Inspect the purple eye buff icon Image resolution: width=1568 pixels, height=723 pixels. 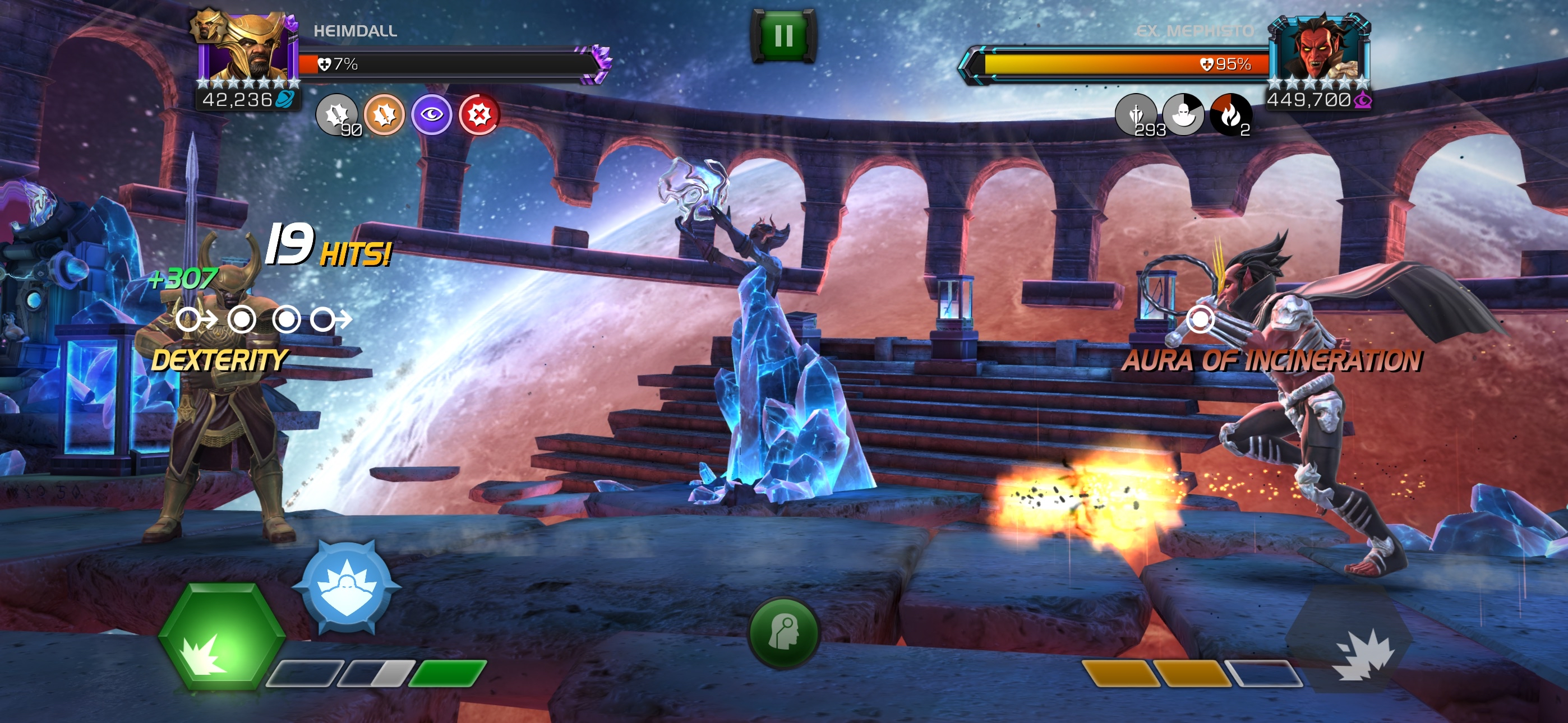click(431, 114)
